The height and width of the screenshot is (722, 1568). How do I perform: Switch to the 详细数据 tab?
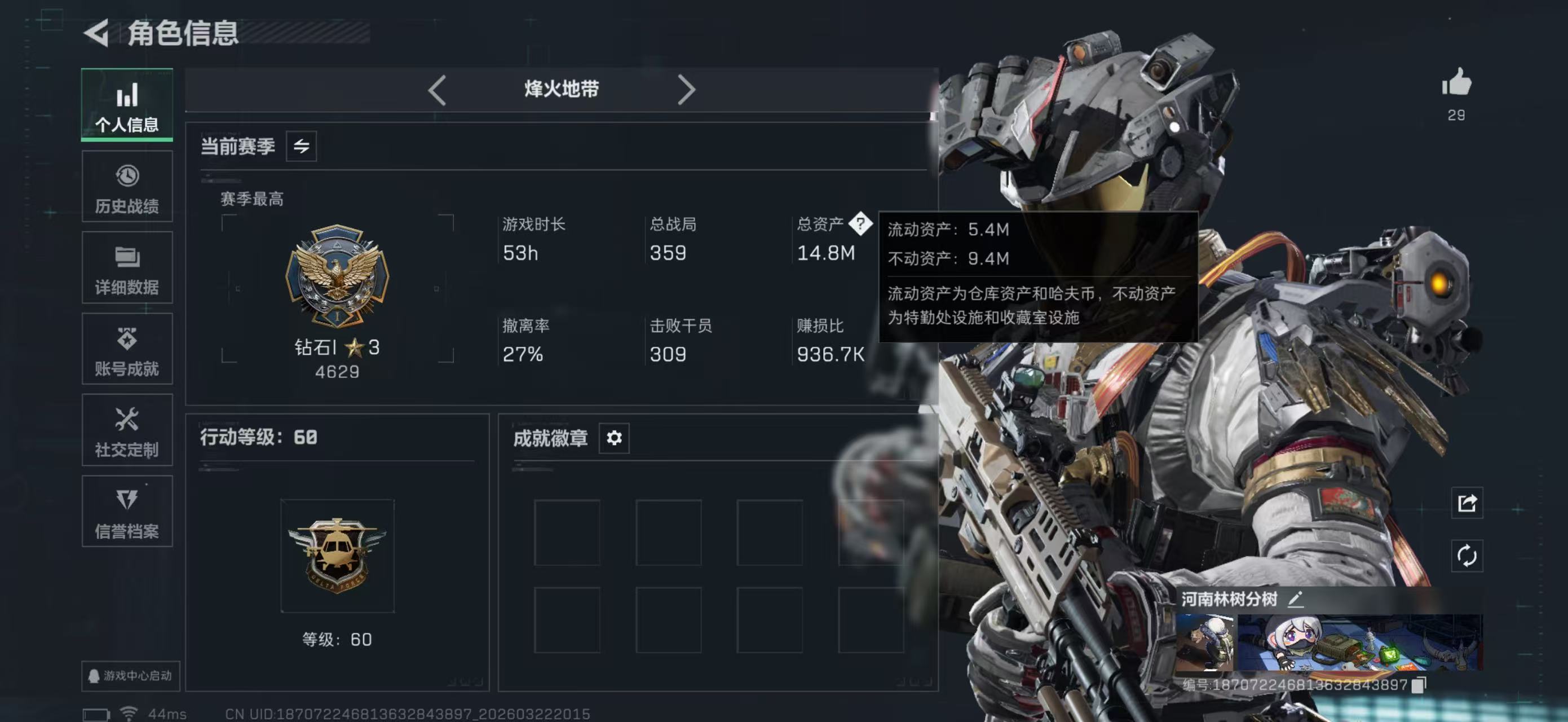127,268
